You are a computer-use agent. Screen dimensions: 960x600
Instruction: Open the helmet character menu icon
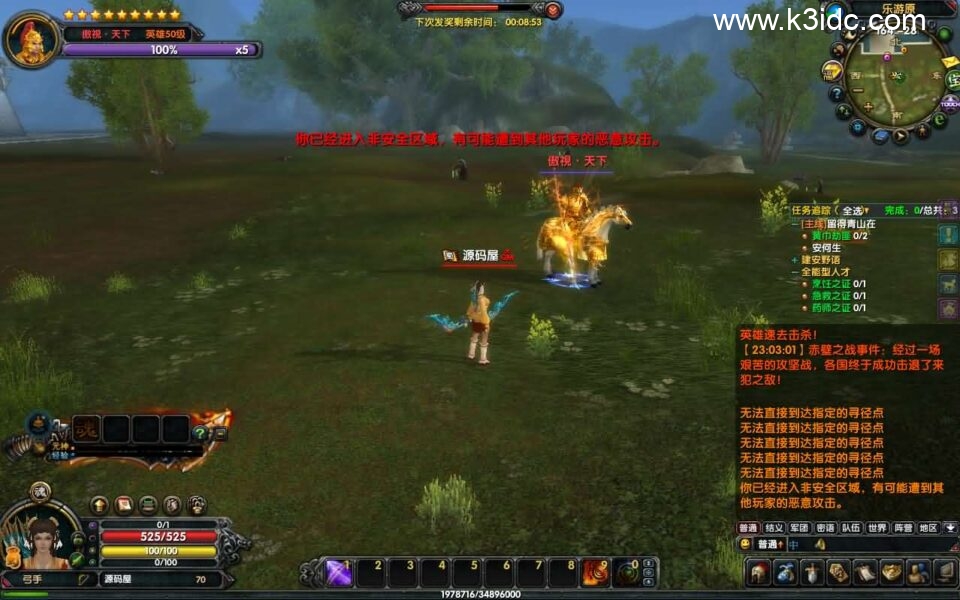click(760, 573)
